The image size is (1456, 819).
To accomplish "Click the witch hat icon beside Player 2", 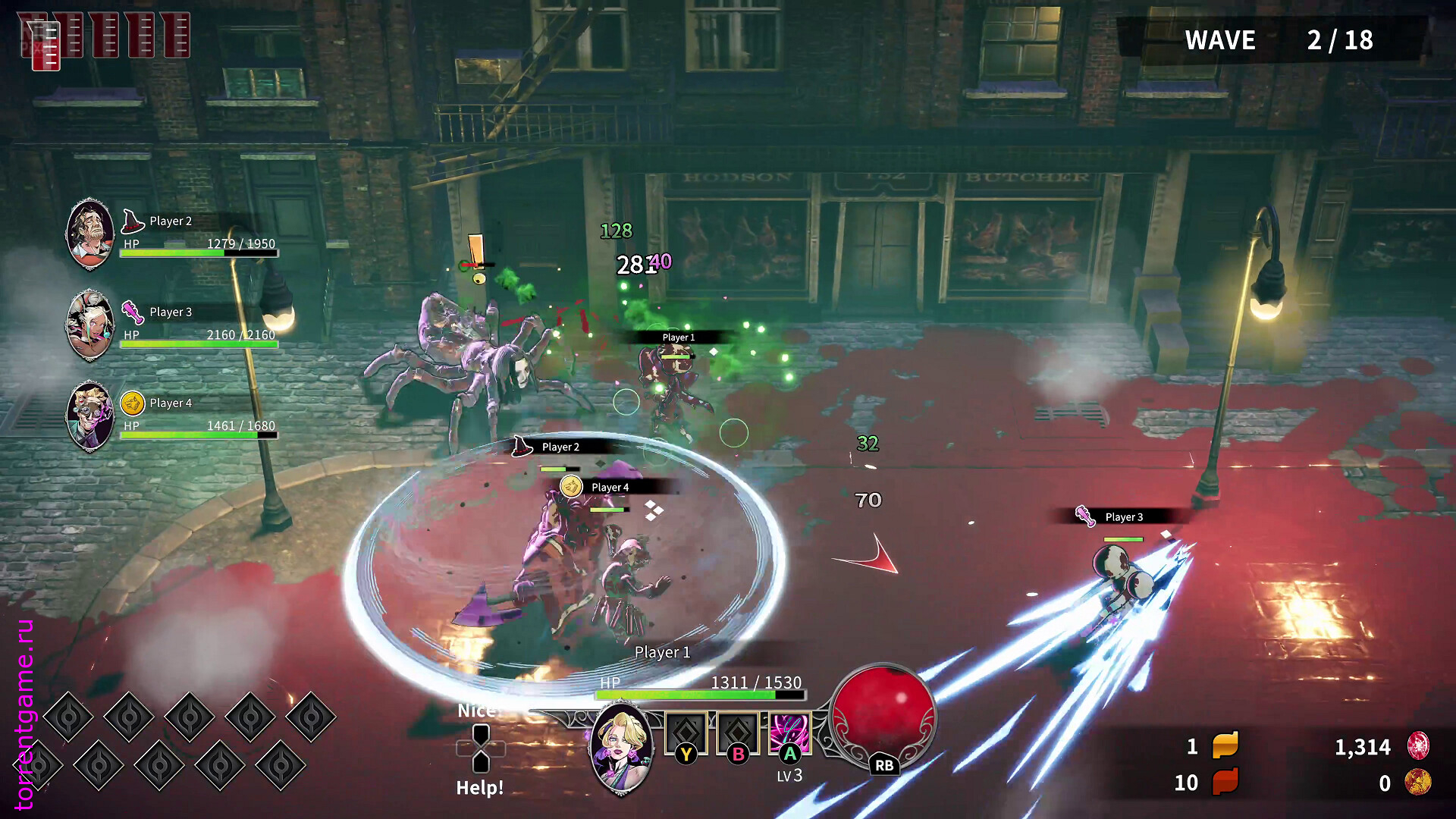I will [133, 221].
